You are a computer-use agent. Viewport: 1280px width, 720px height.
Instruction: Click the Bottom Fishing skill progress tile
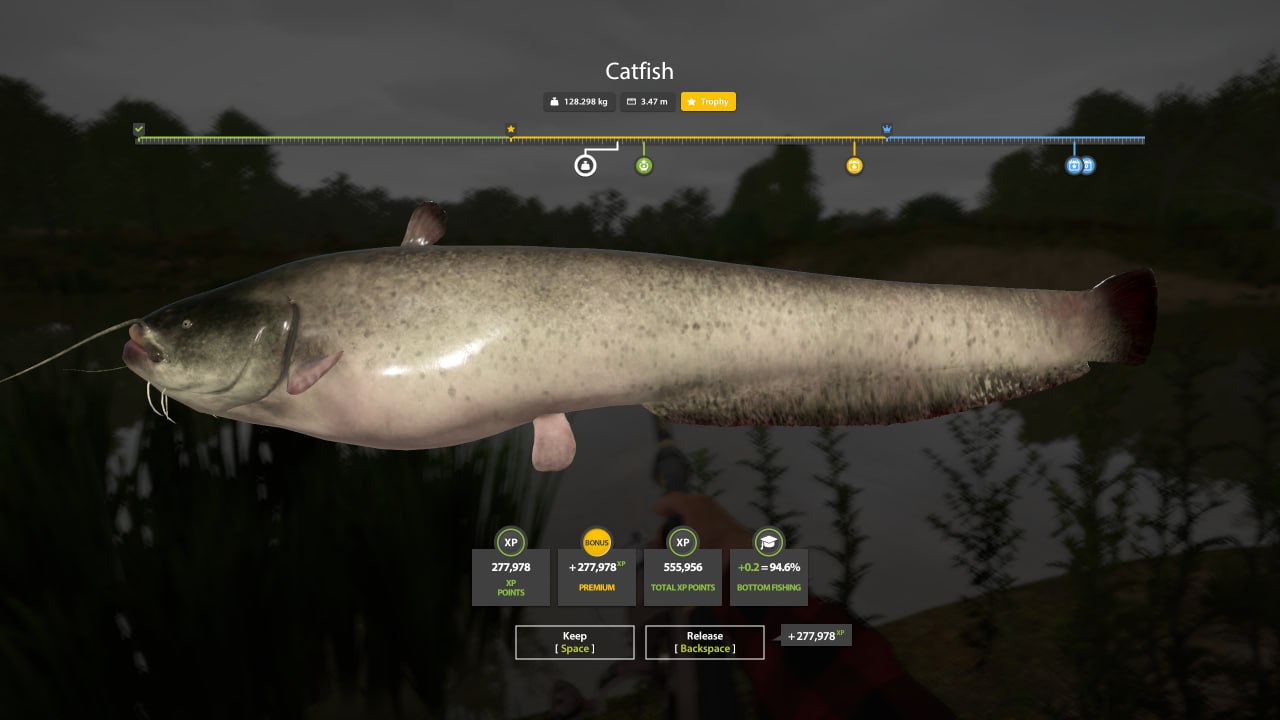[x=769, y=575]
